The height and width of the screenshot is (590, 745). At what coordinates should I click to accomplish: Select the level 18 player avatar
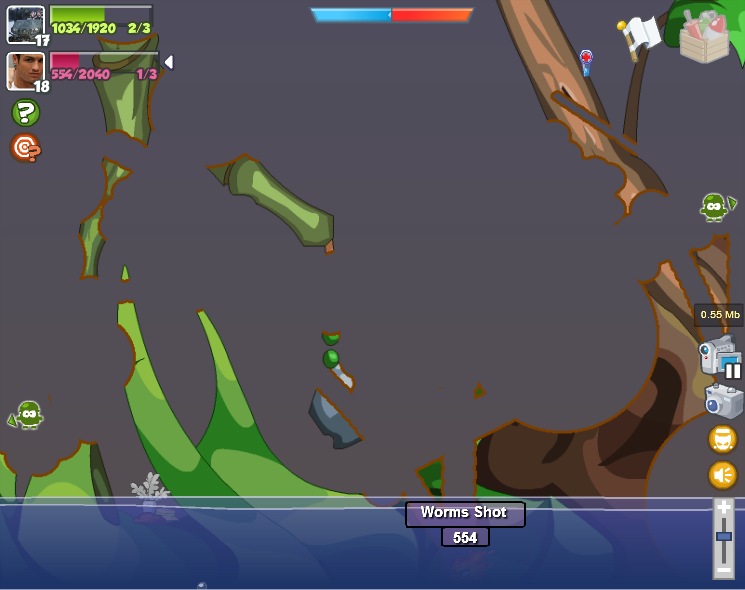click(25, 70)
